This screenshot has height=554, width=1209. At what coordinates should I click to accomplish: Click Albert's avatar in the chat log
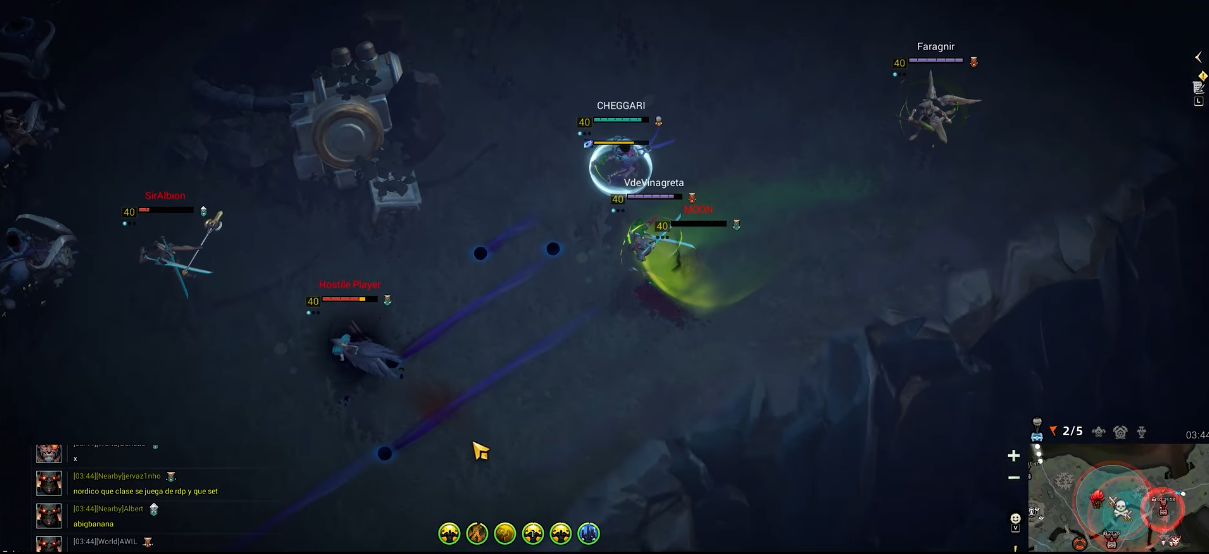[x=49, y=515]
